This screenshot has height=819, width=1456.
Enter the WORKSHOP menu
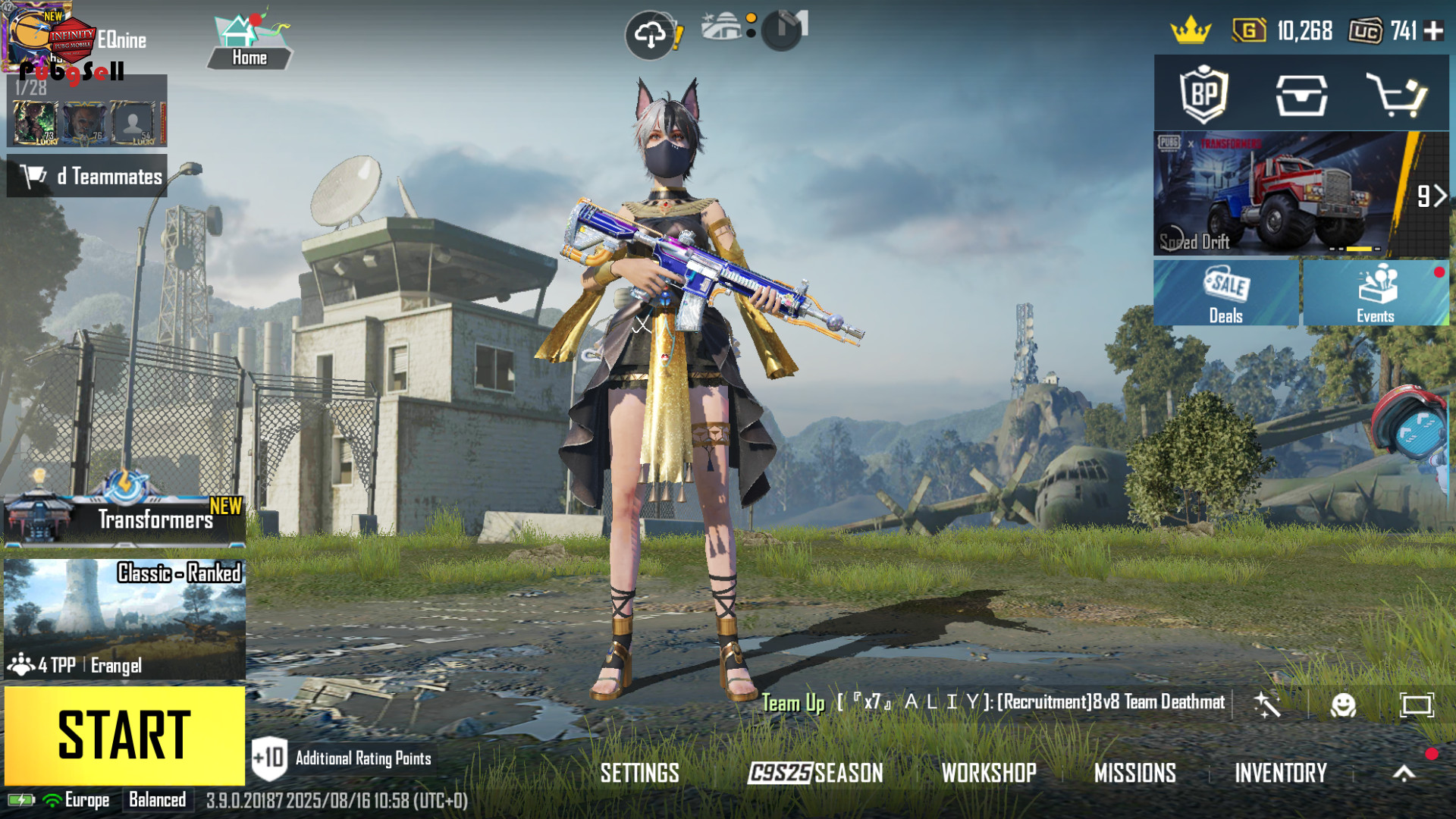[989, 773]
